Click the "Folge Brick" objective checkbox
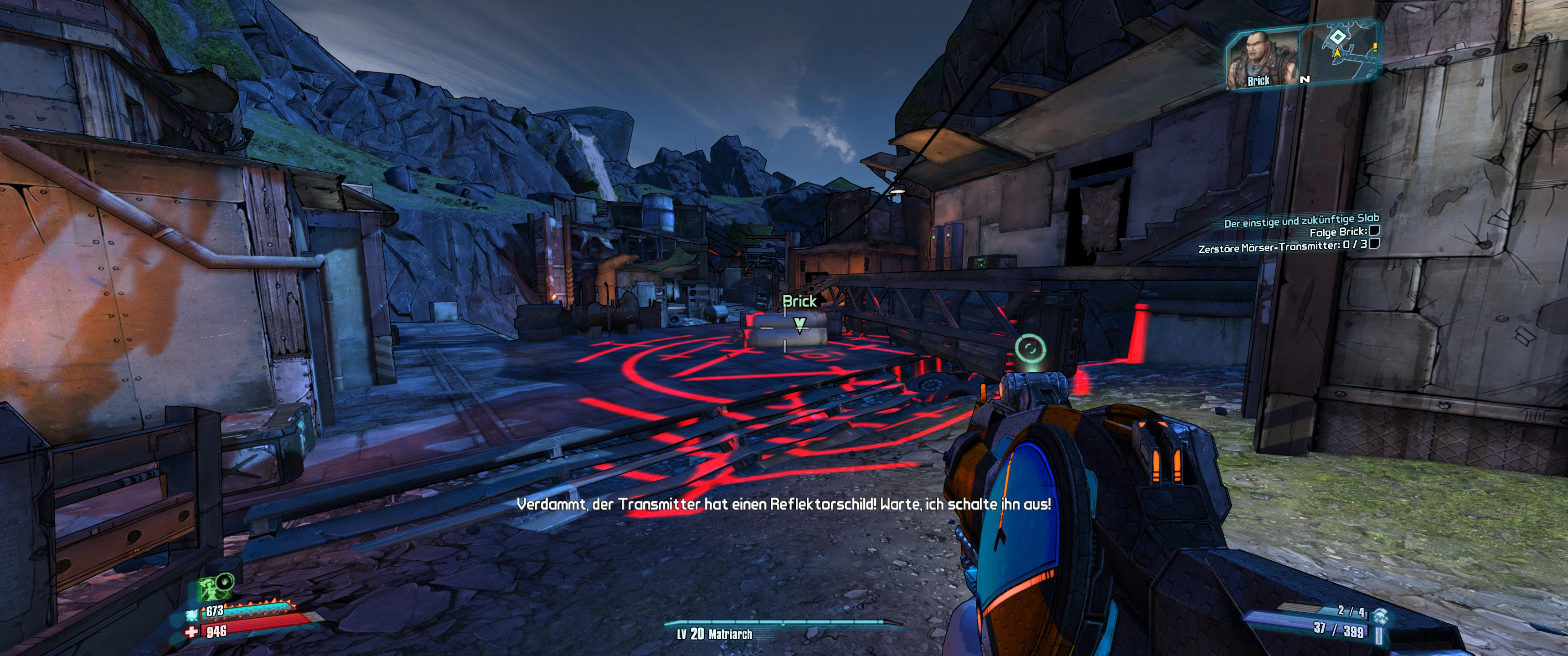 (1373, 231)
